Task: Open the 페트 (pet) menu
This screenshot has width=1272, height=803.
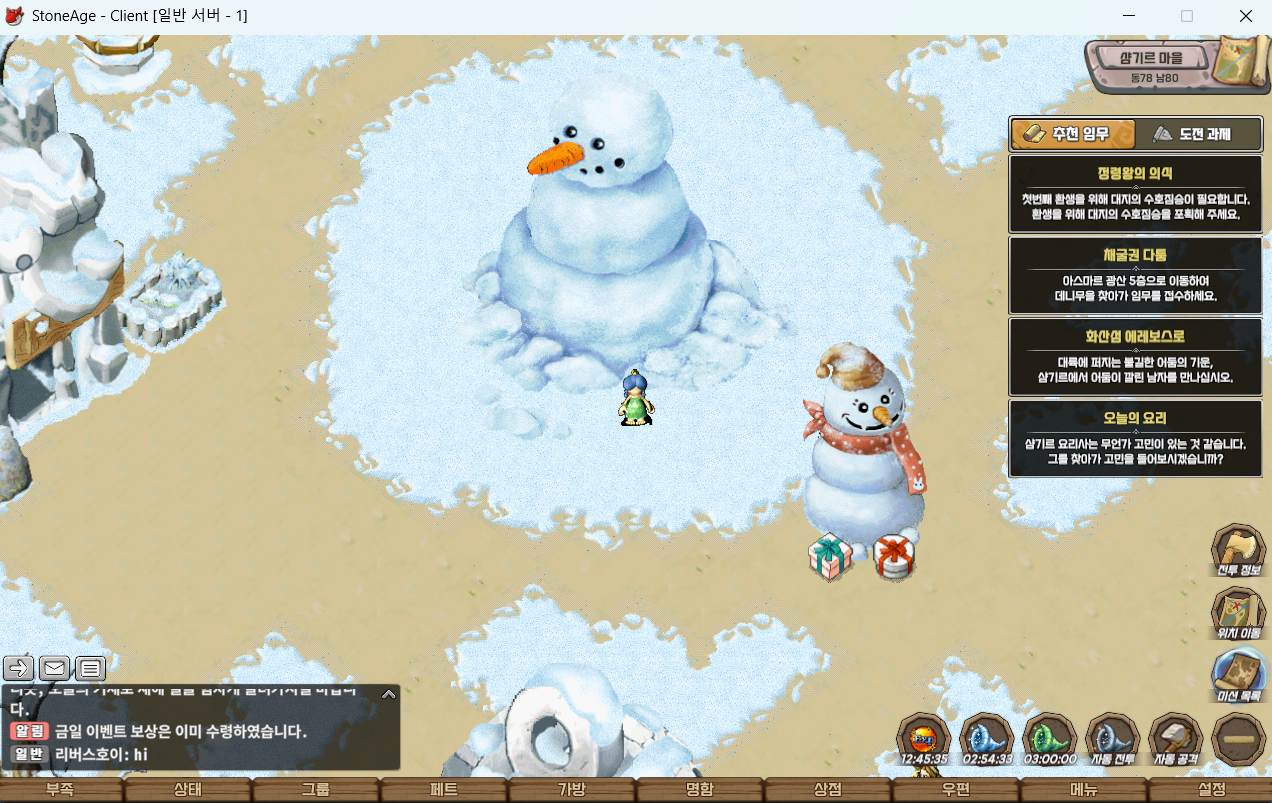Action: coord(444,790)
